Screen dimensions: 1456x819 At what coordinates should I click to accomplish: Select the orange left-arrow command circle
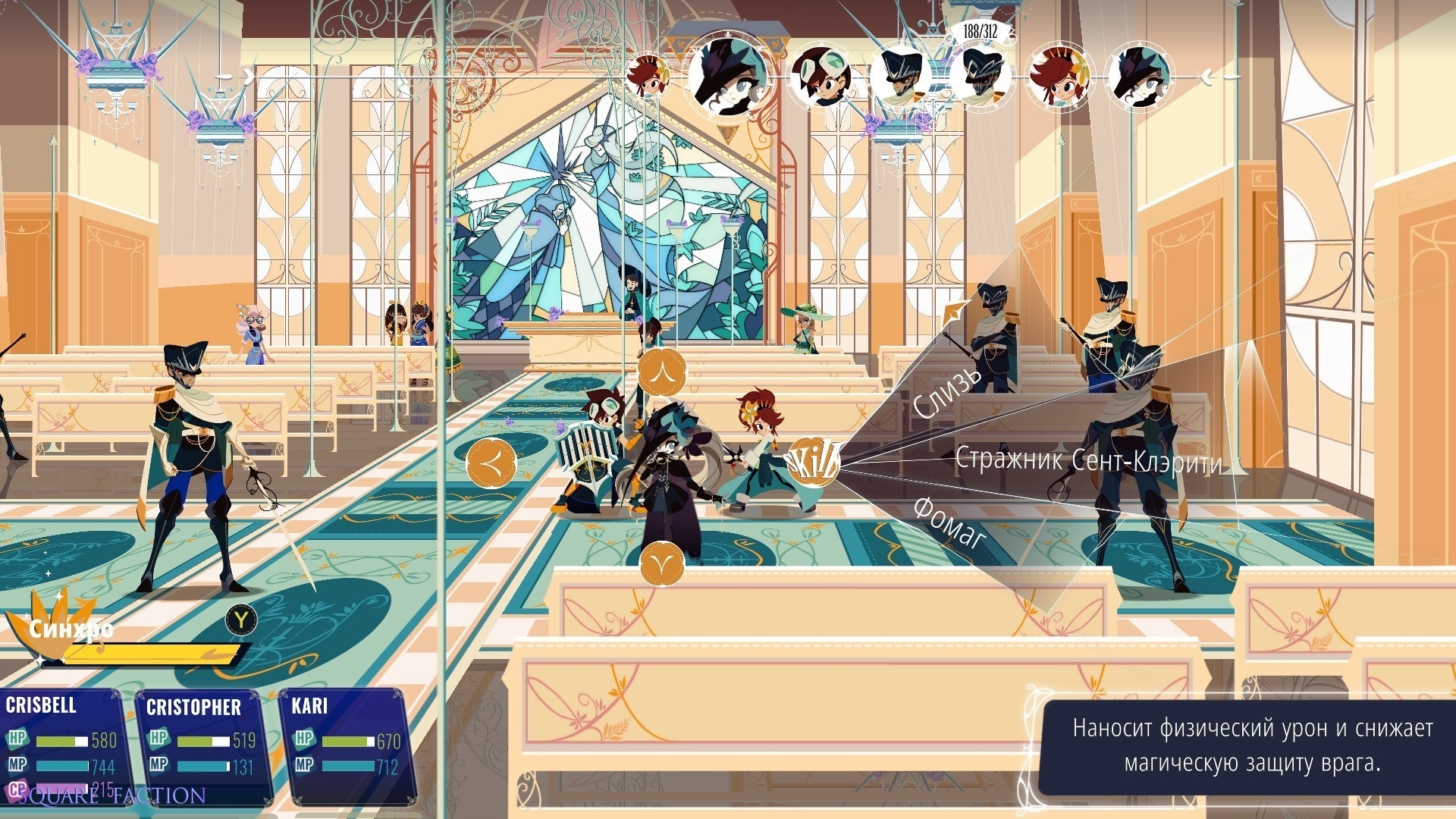[491, 462]
